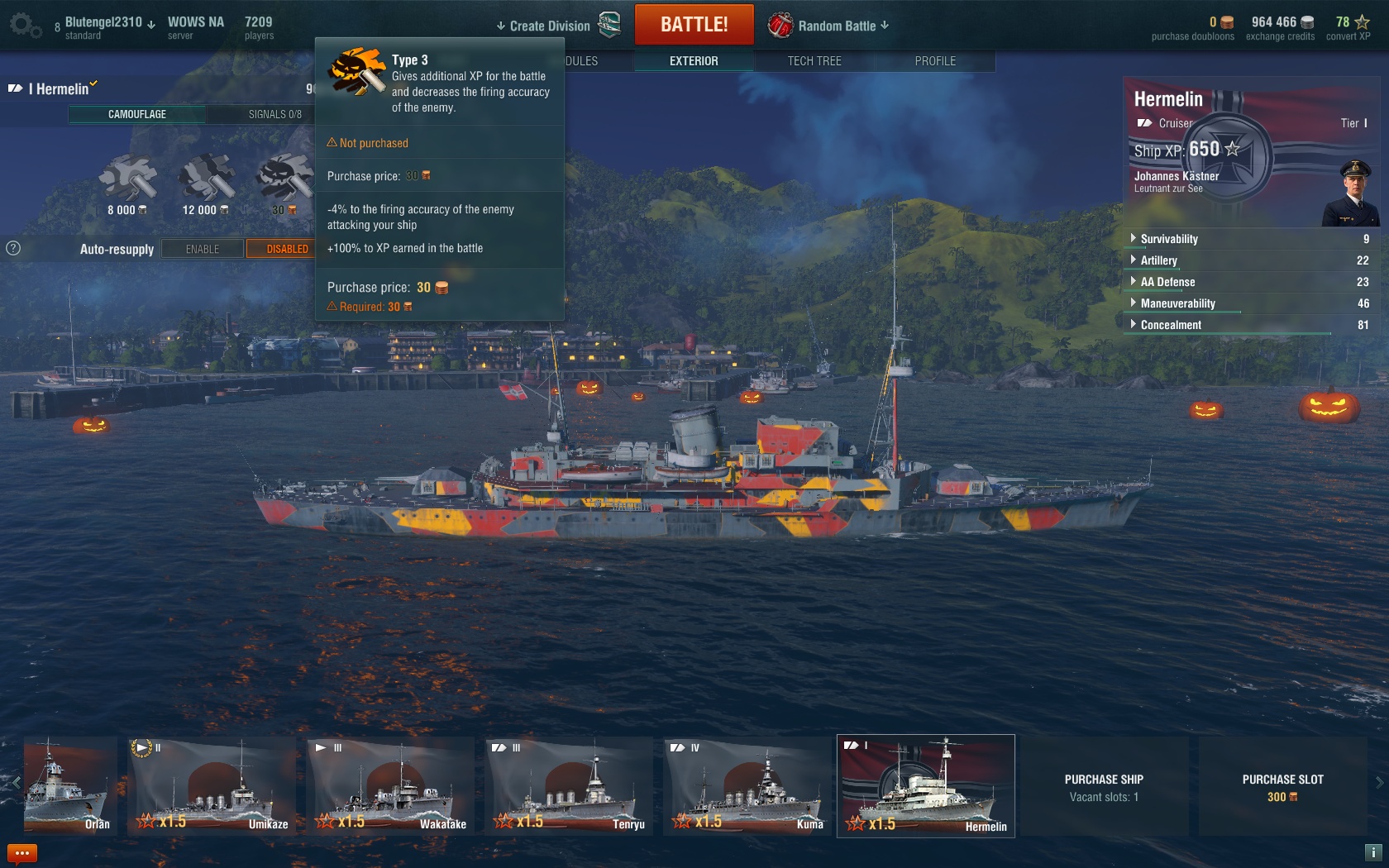Purchase a new ship for the vacant slot
Viewport: 1389px width, 868px height.
coord(1104,787)
